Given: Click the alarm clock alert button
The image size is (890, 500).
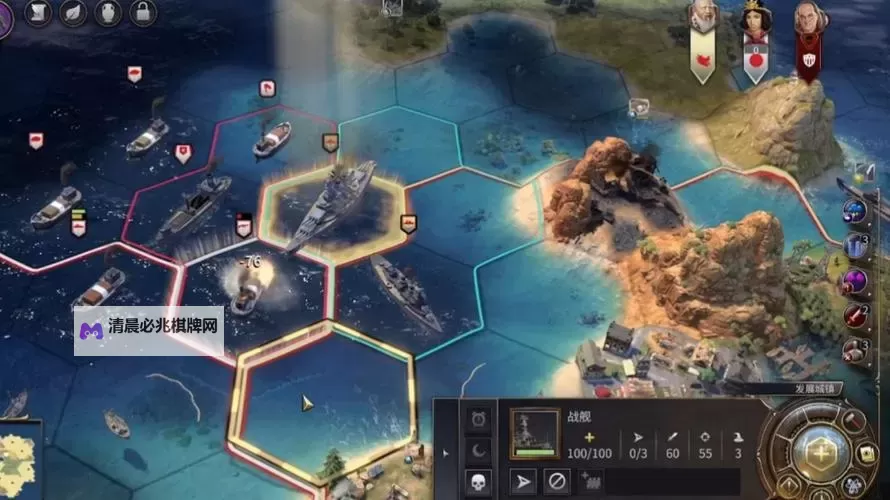Looking at the screenshot, I should pyautogui.click(x=478, y=418).
